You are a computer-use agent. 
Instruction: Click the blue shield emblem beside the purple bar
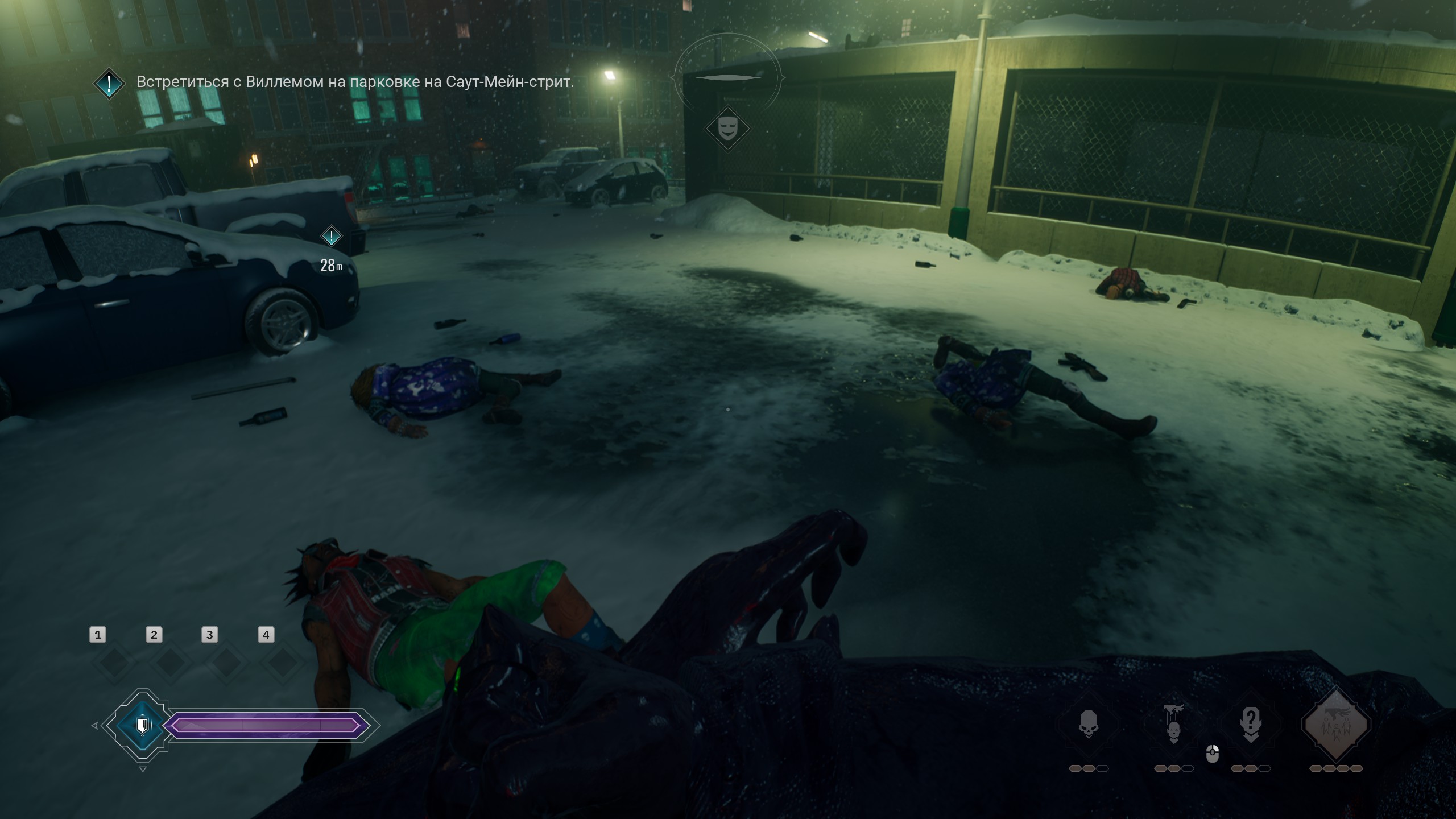click(142, 725)
